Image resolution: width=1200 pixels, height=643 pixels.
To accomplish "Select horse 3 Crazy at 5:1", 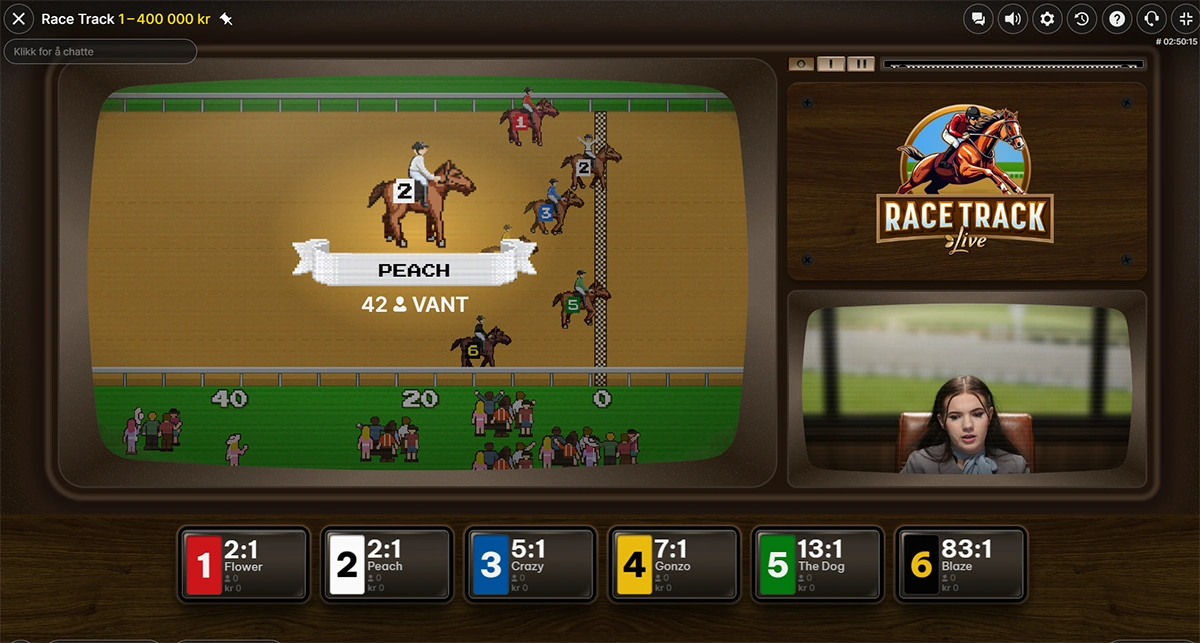I will [531, 565].
